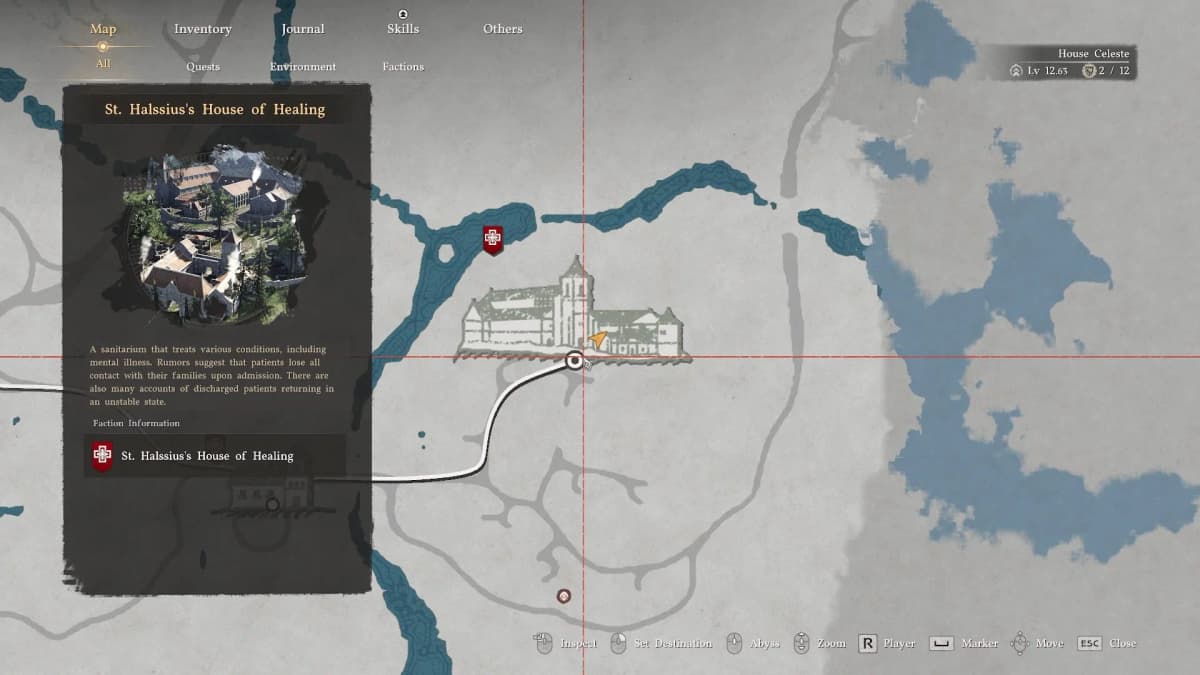This screenshot has width=1200, height=675.
Task: Open the Others tab
Action: 503,29
